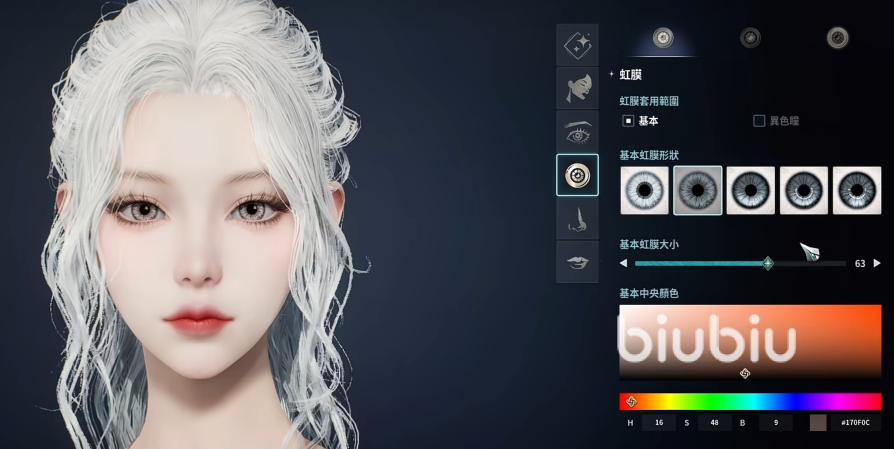Select the face profile category icon
The width and height of the screenshot is (894, 449).
point(577,88)
